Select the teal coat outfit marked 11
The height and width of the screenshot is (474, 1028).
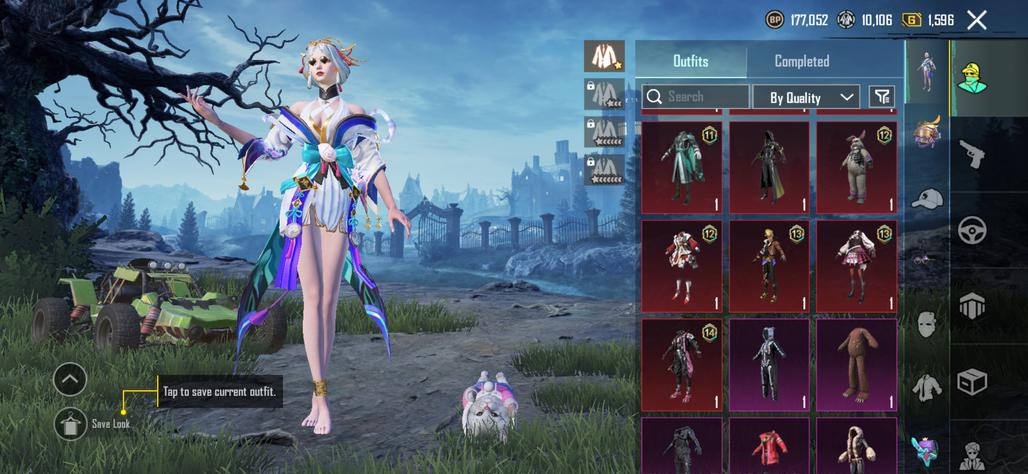point(682,167)
